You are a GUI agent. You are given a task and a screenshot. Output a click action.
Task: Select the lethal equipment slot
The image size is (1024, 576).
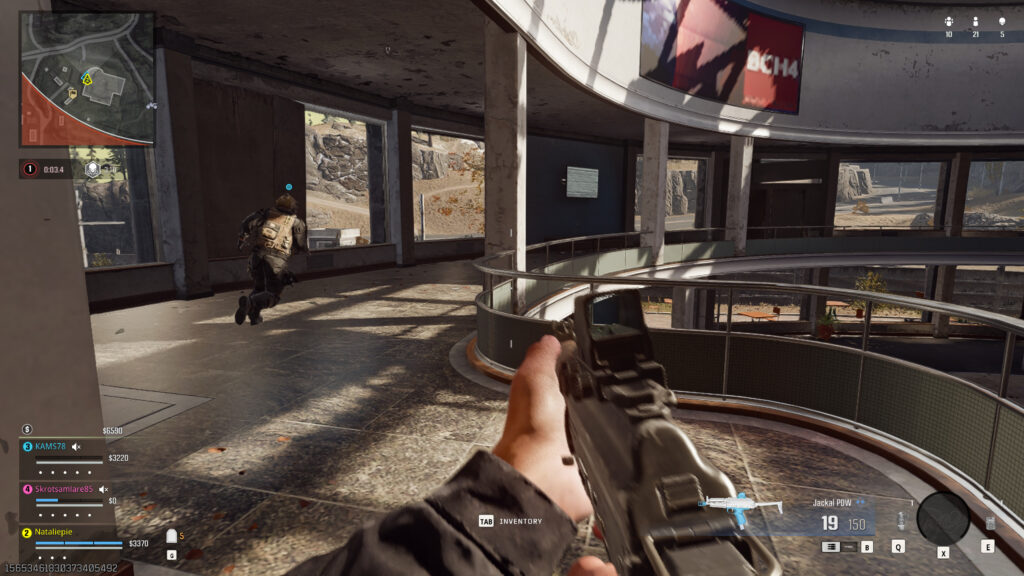989,522
